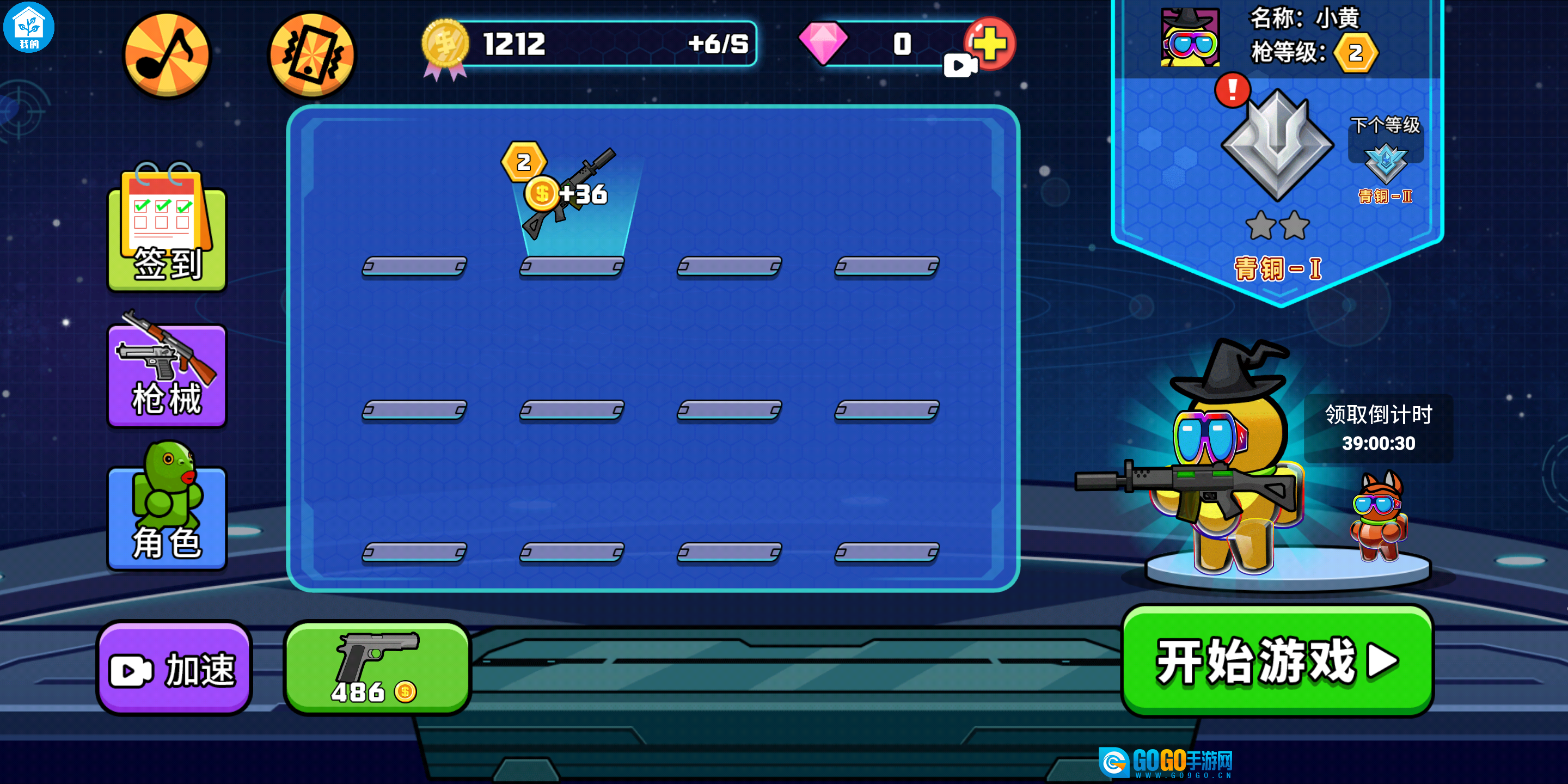Visit the GOGO手游网 watermark link

point(1165,762)
